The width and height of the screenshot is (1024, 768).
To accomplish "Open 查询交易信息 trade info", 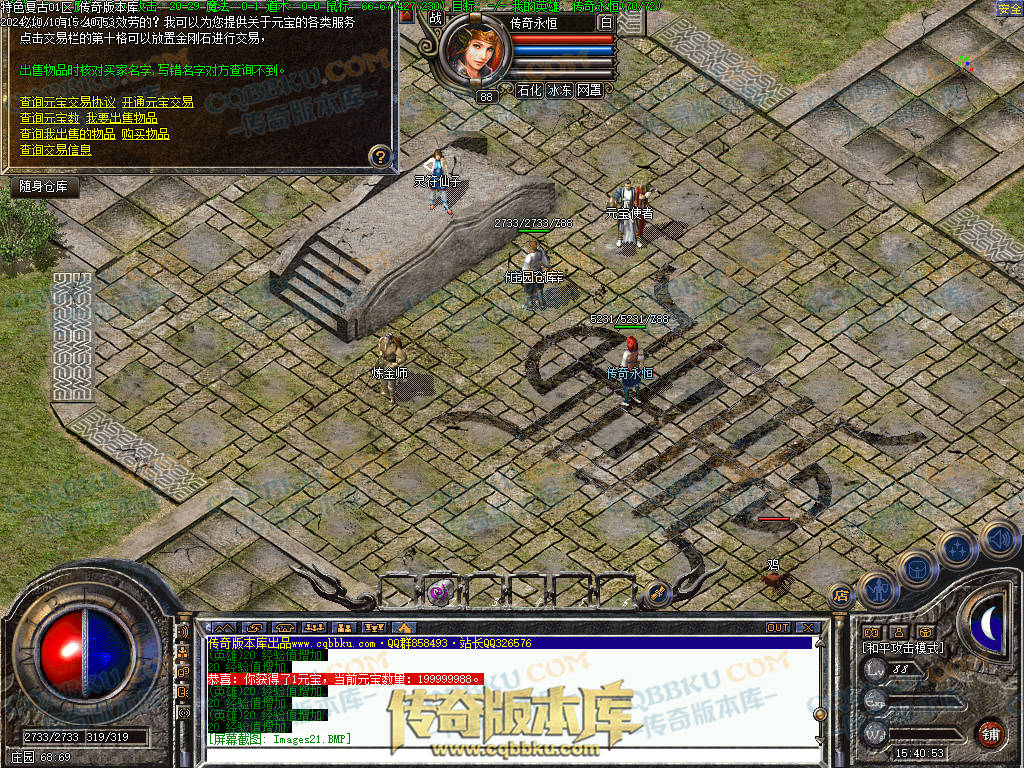I will [56, 150].
